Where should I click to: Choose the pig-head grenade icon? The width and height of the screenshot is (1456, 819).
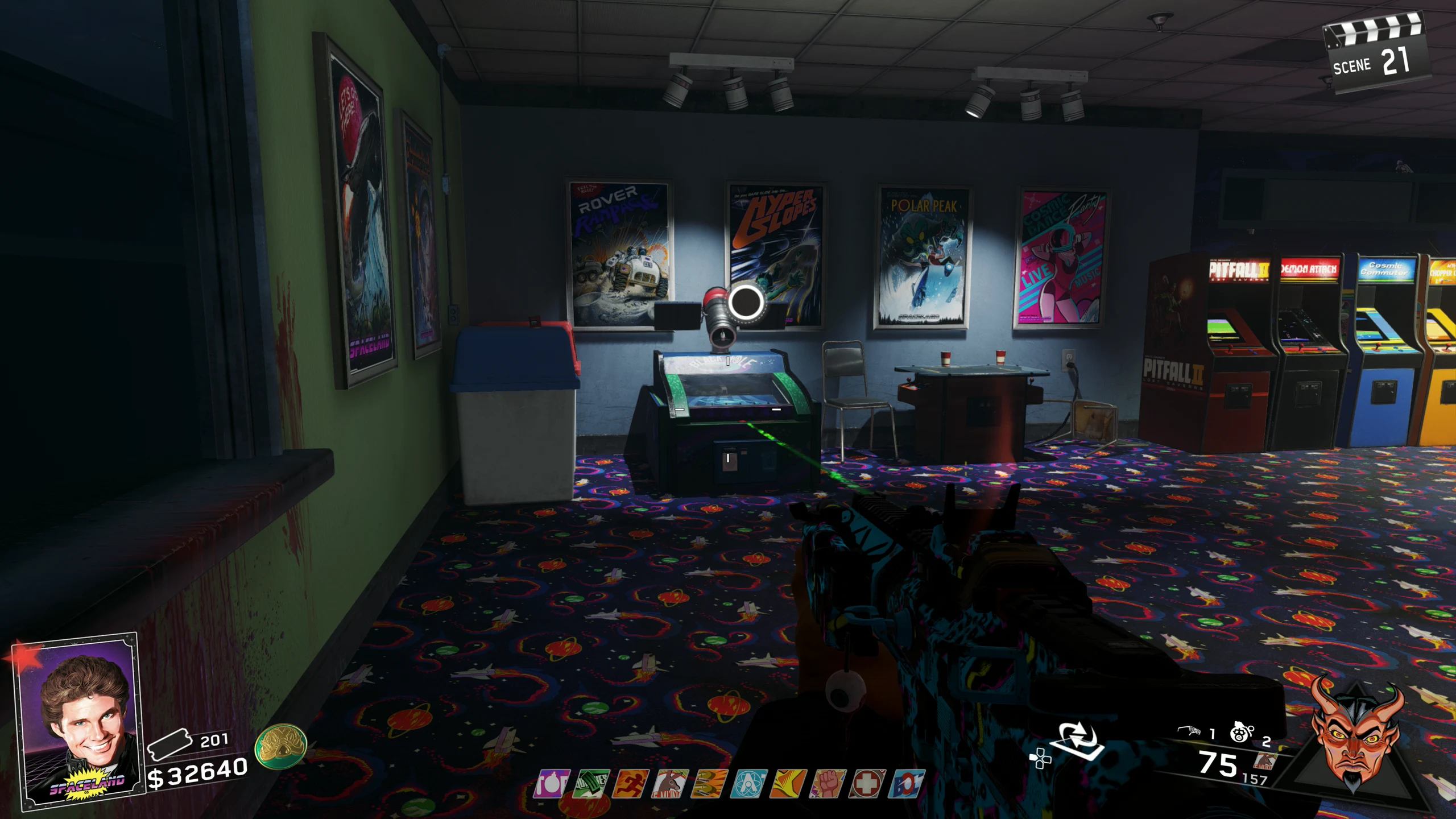[x=1241, y=733]
